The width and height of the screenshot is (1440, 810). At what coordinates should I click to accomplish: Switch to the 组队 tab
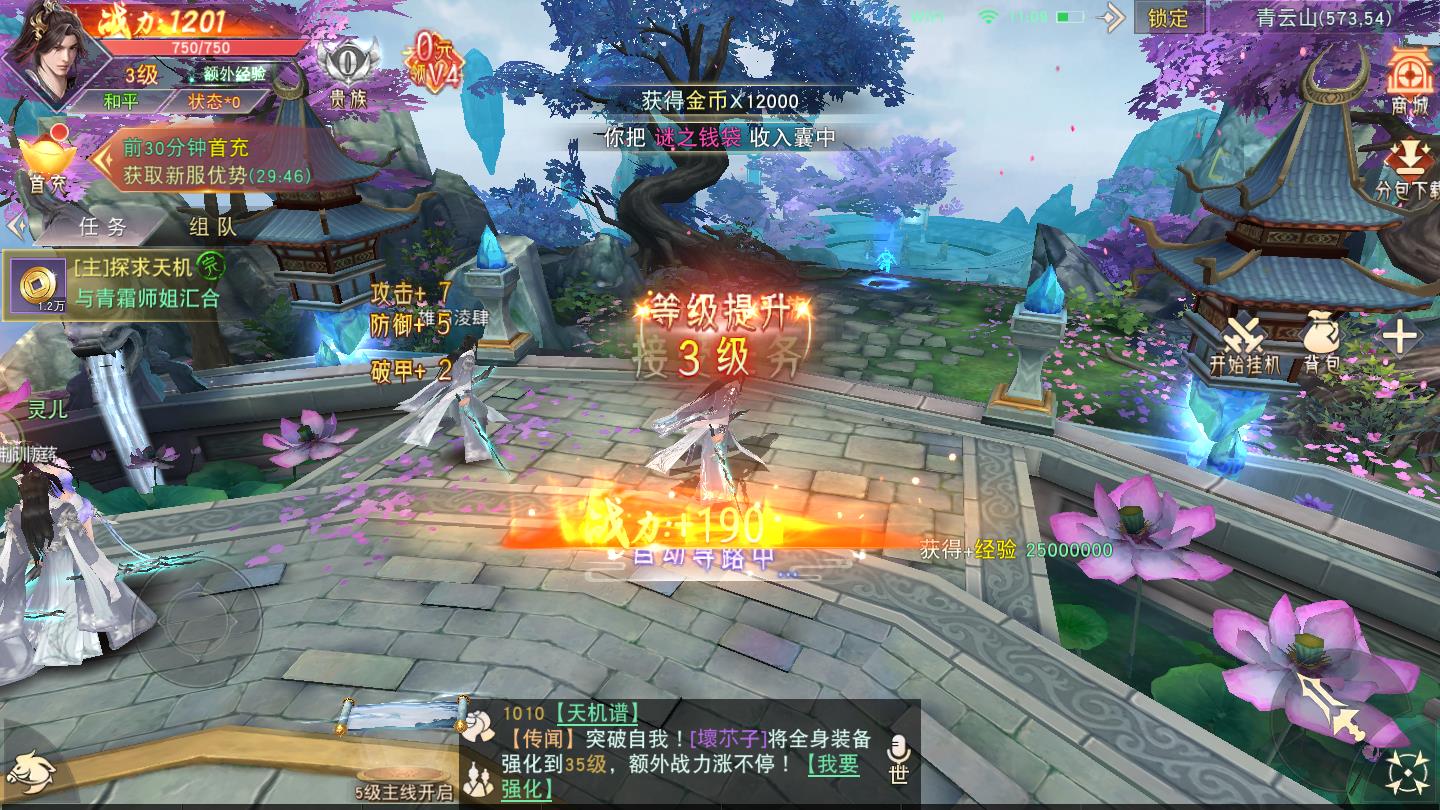pos(213,227)
